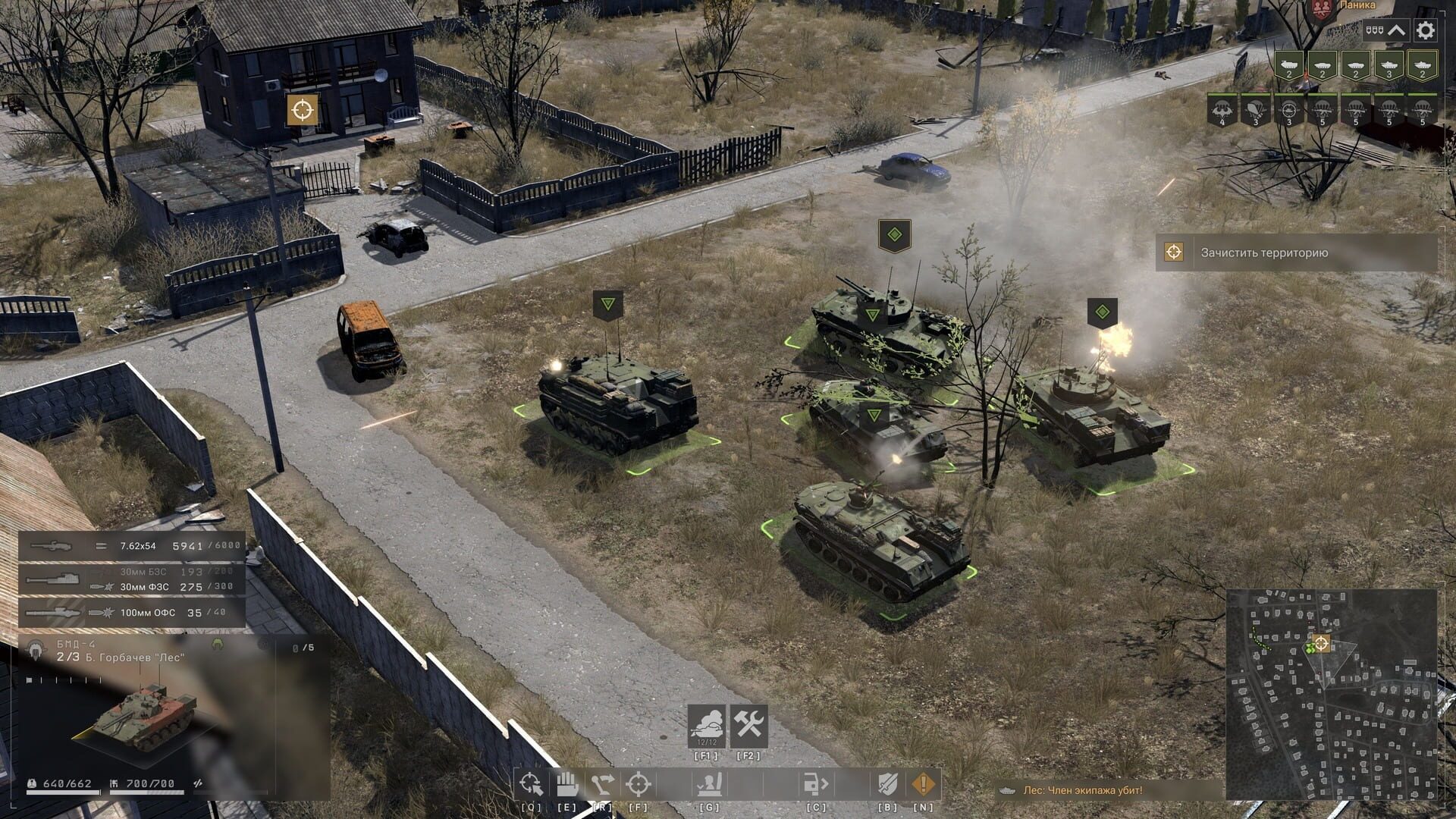Click the minimap
Image resolution: width=1456 pixels, height=819 pixels.
[1331, 695]
